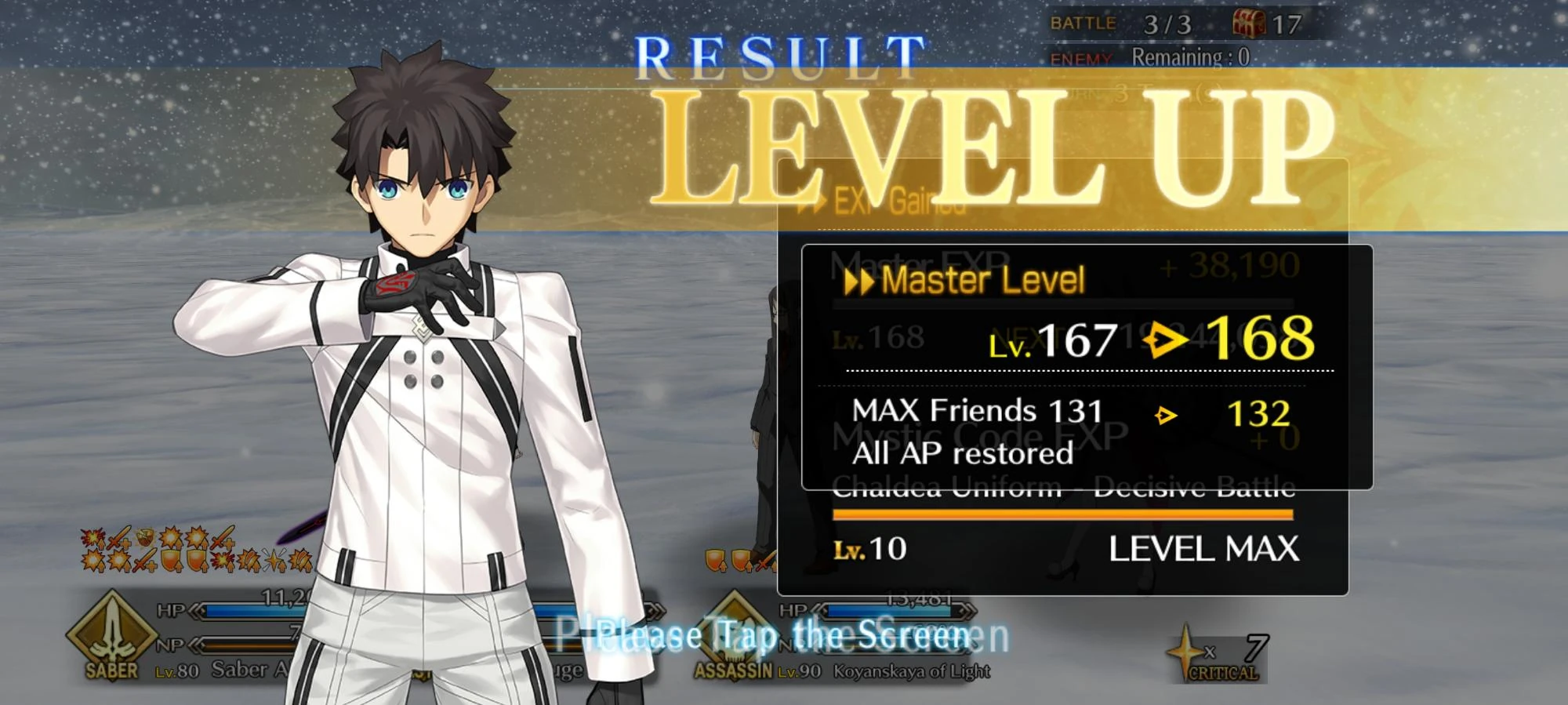Viewport: 1568px width, 705px height.
Task: Click the LEVEL MAX label
Action: click(x=1204, y=551)
